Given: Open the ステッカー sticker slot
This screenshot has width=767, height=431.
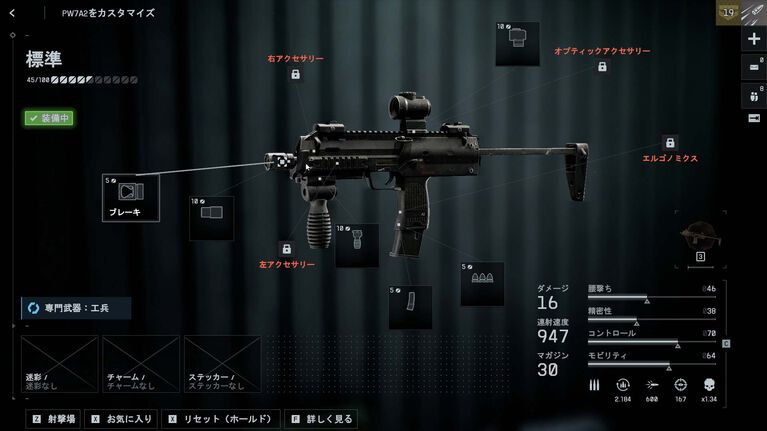Looking at the screenshot, I should 222,363.
